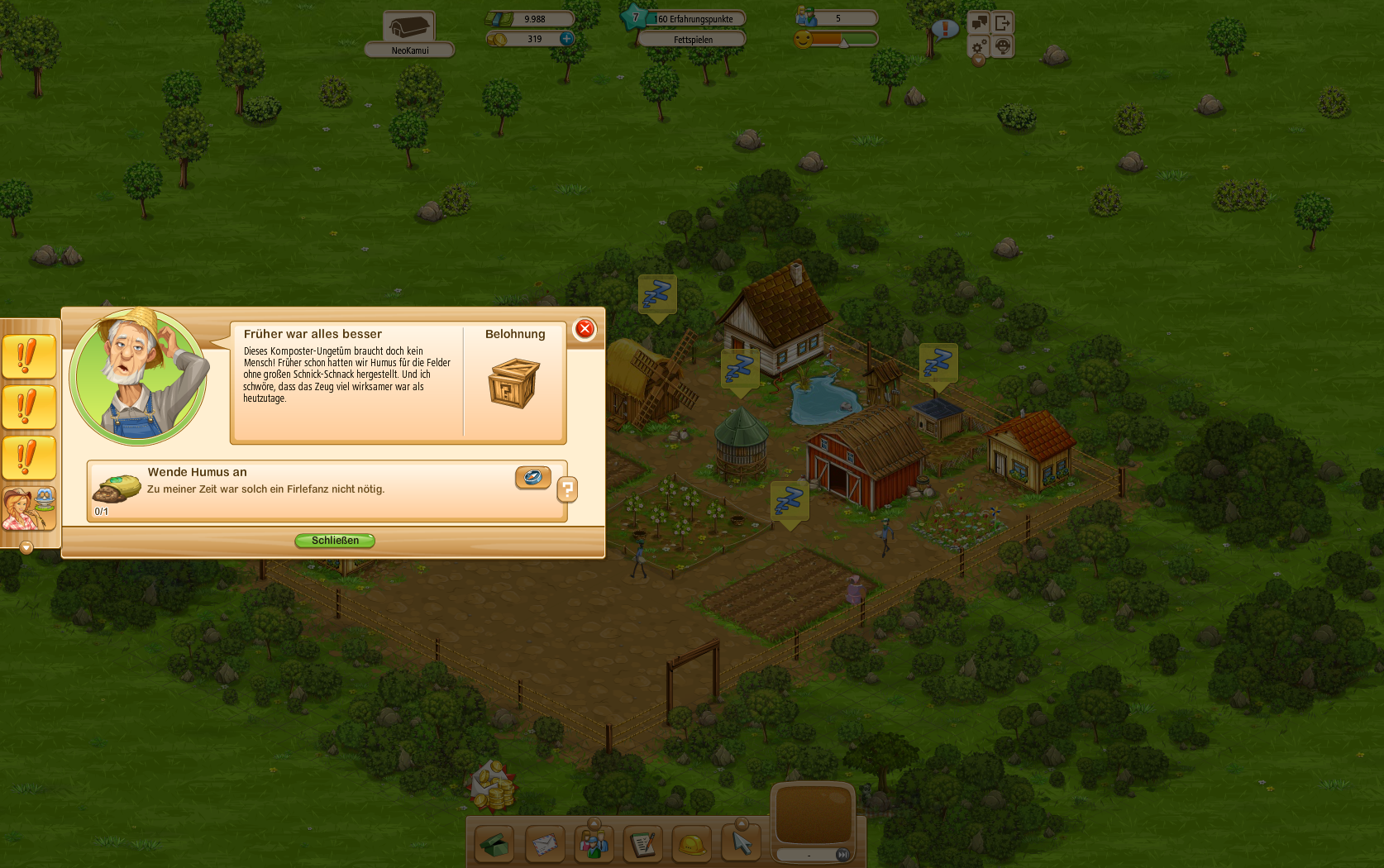Click the logout exit arrow icon

coord(1002,22)
